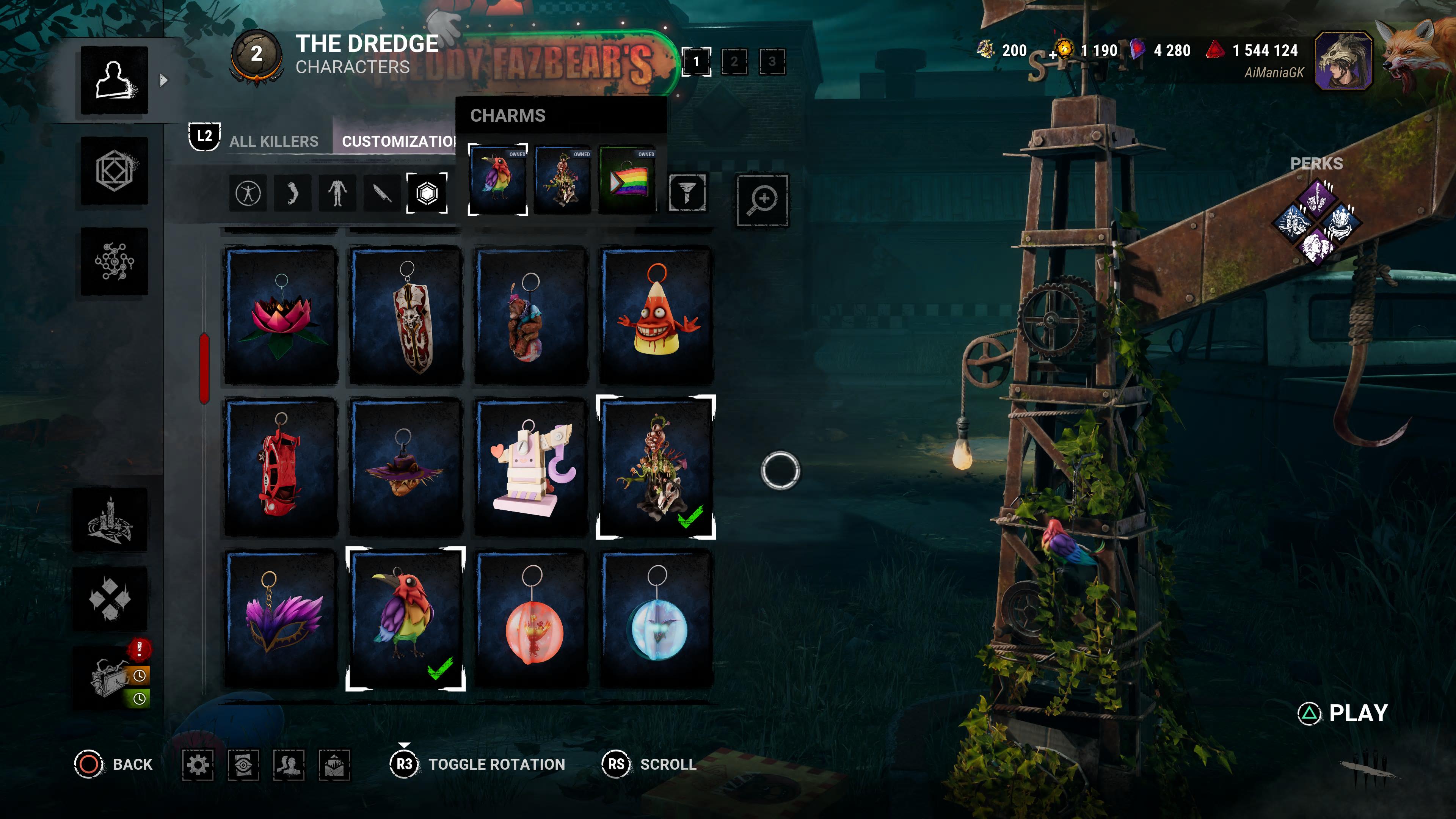Open the Friends list icon

pos(289,764)
